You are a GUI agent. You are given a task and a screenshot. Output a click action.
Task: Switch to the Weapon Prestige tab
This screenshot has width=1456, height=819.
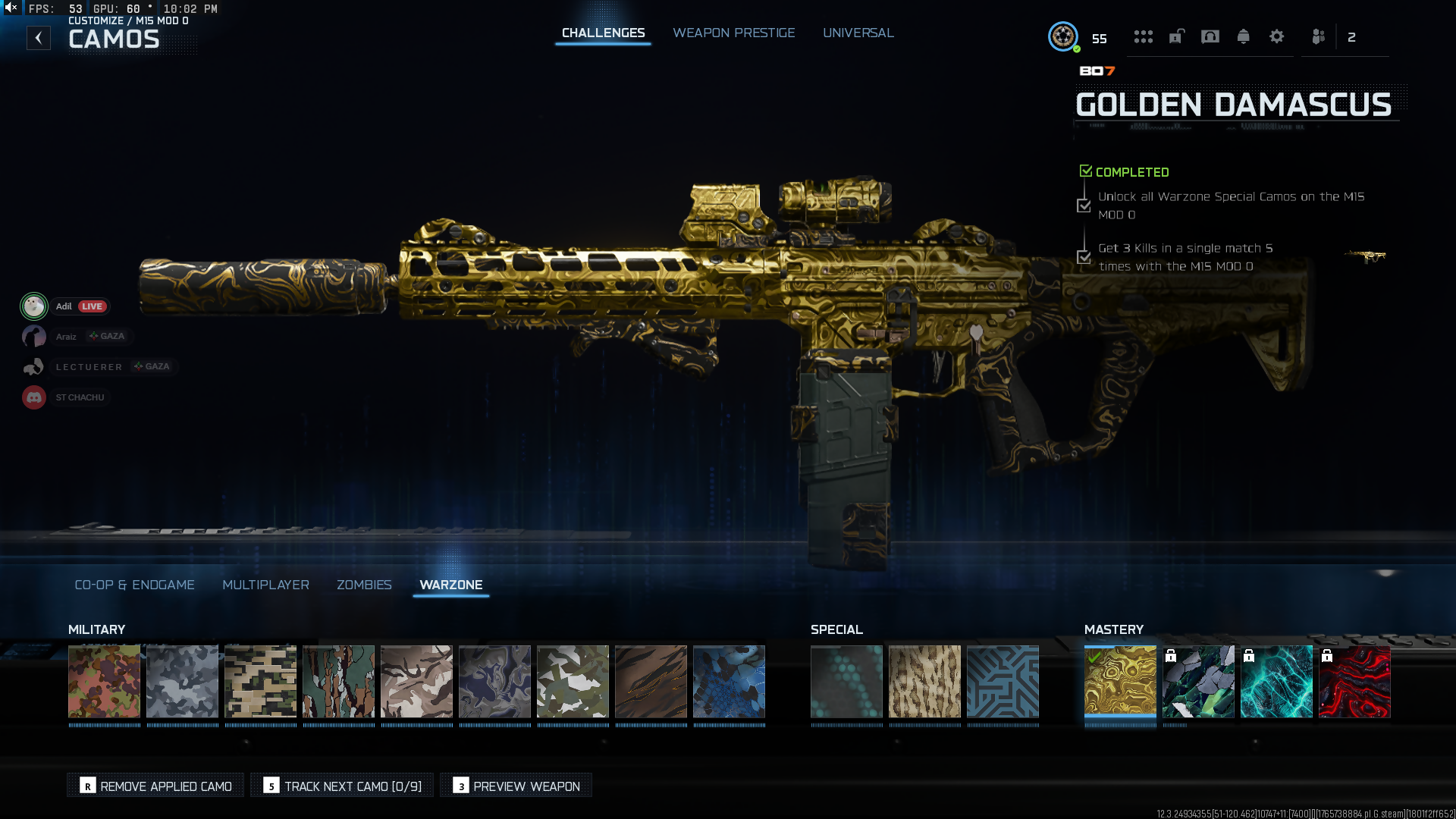[x=733, y=33]
